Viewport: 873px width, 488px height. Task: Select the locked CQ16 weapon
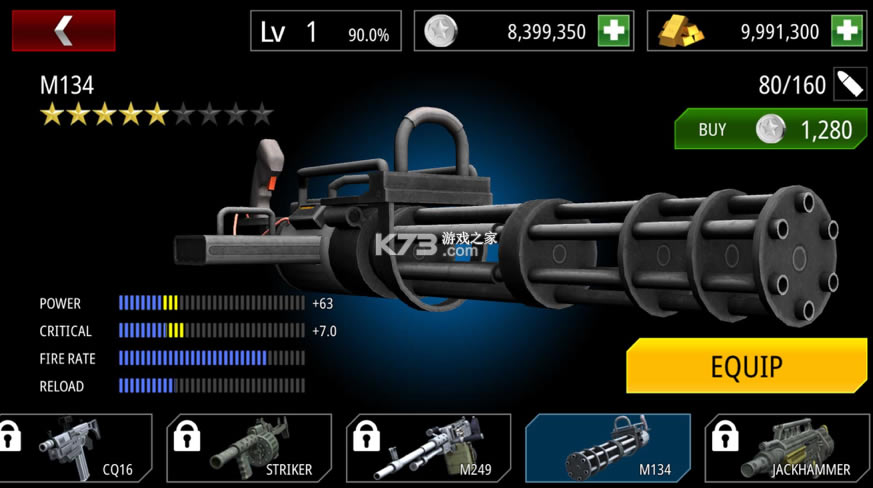pos(76,450)
